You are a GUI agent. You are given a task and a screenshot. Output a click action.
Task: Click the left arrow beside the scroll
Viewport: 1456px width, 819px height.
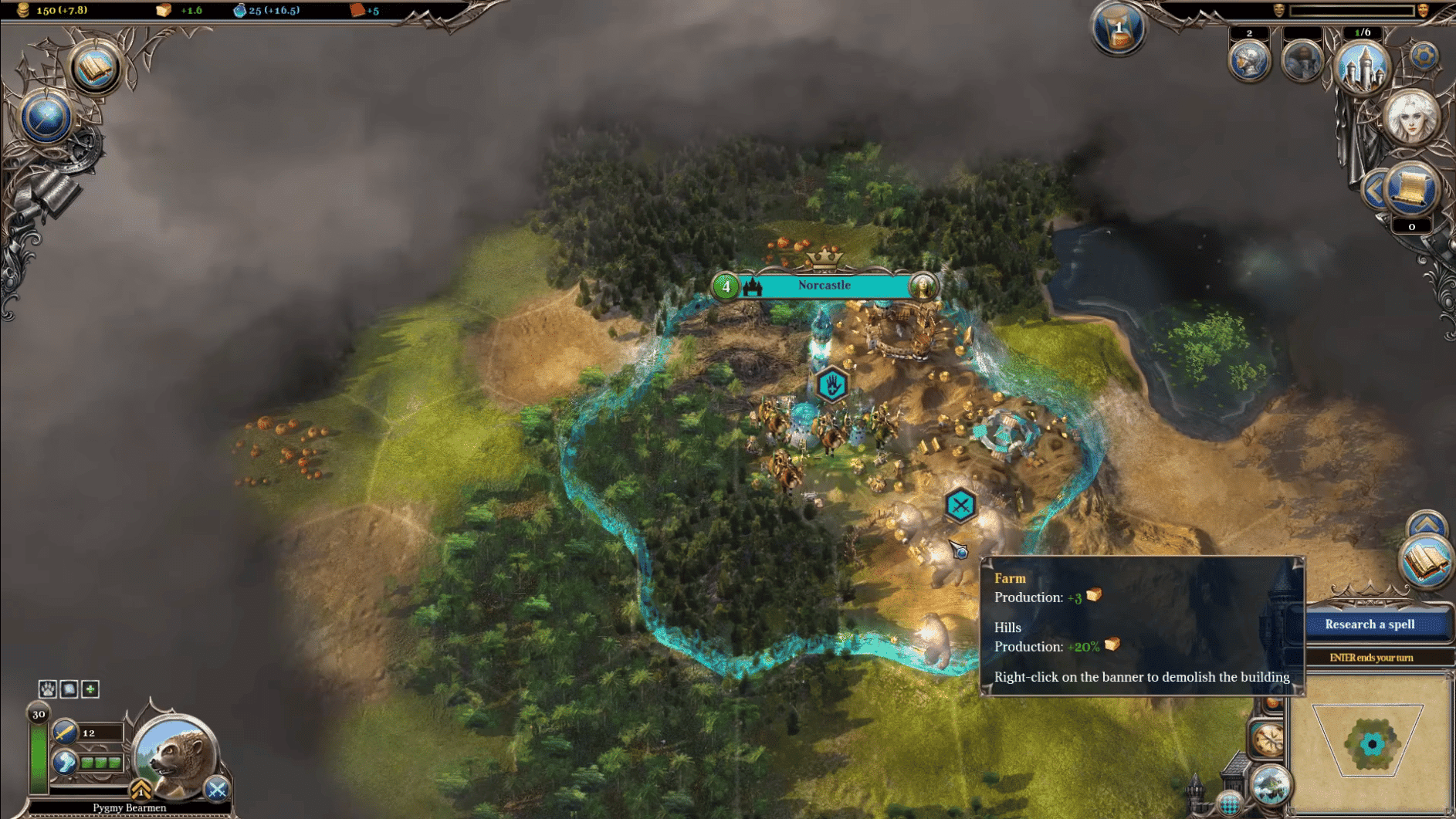[1373, 190]
